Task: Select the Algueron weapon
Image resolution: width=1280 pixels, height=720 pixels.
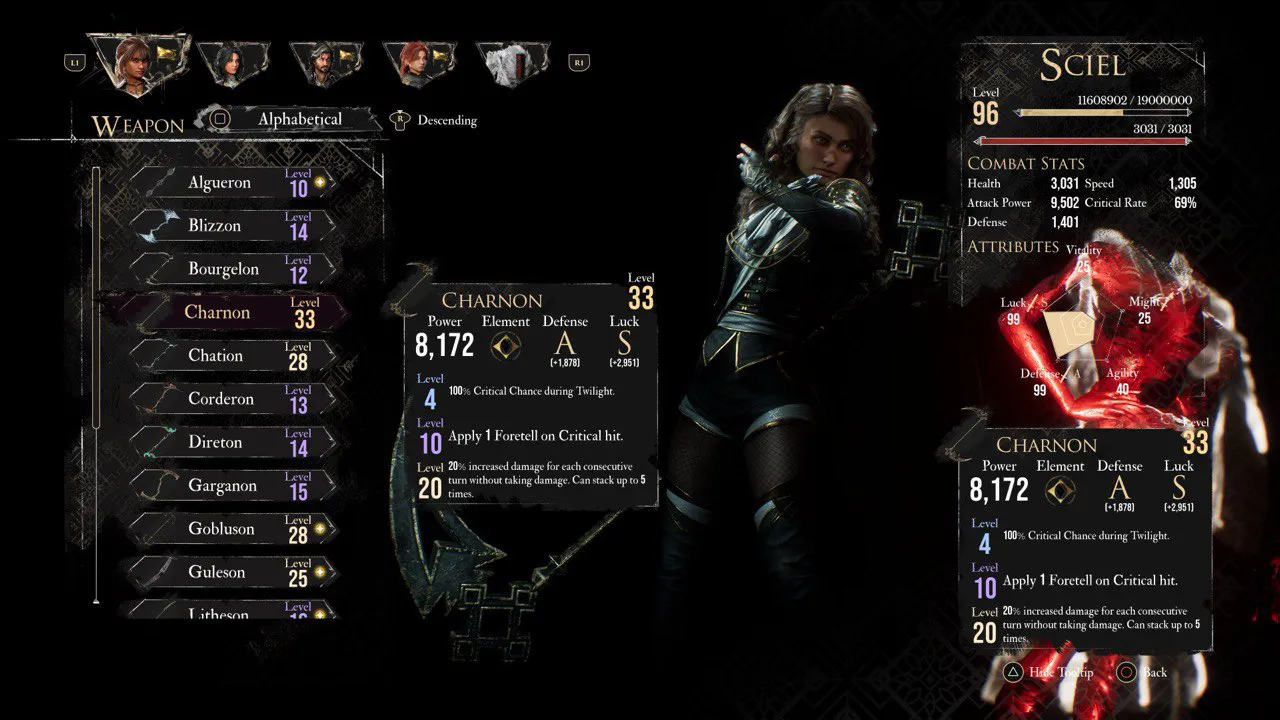Action: click(x=232, y=183)
